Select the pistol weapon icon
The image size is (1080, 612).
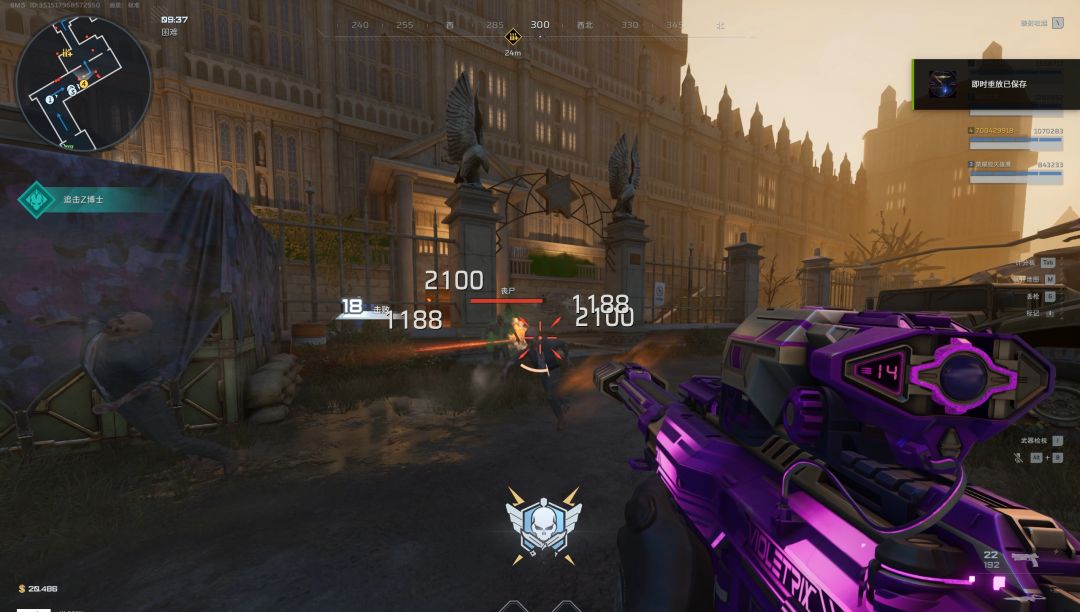click(x=1025, y=560)
